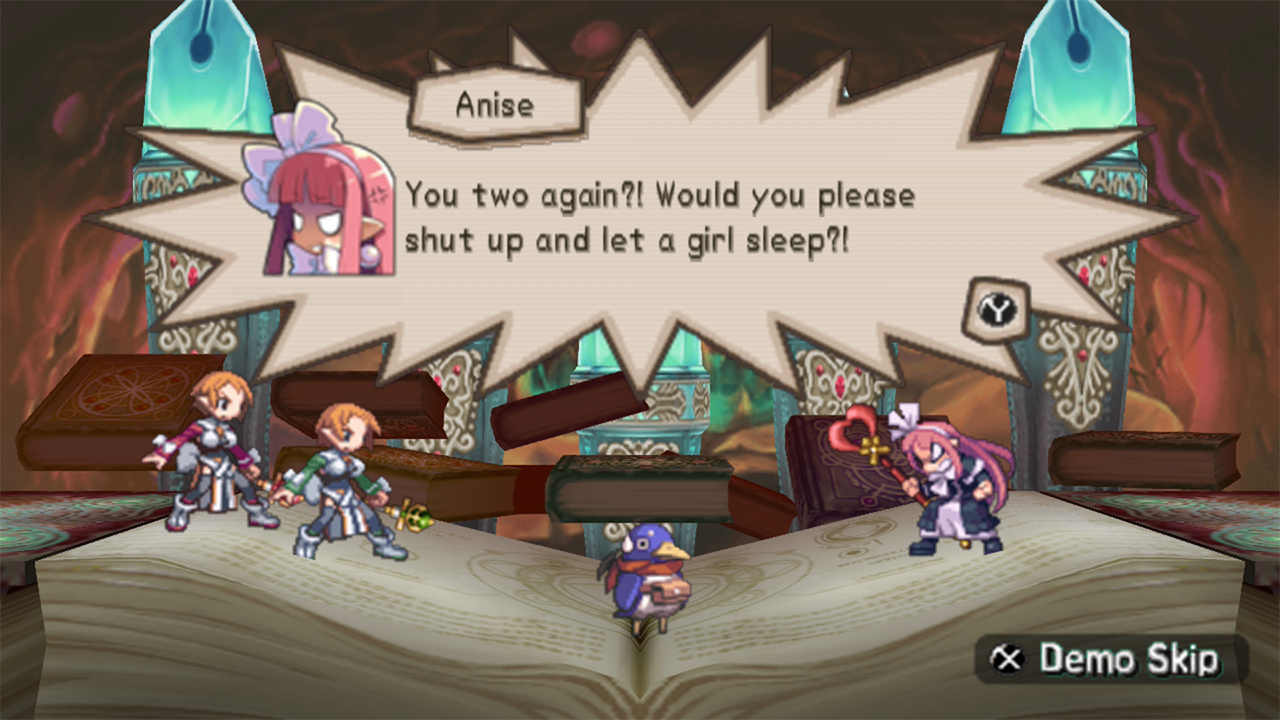
Task: Click the X button icon beside Demo Skip
Action: [x=1009, y=660]
